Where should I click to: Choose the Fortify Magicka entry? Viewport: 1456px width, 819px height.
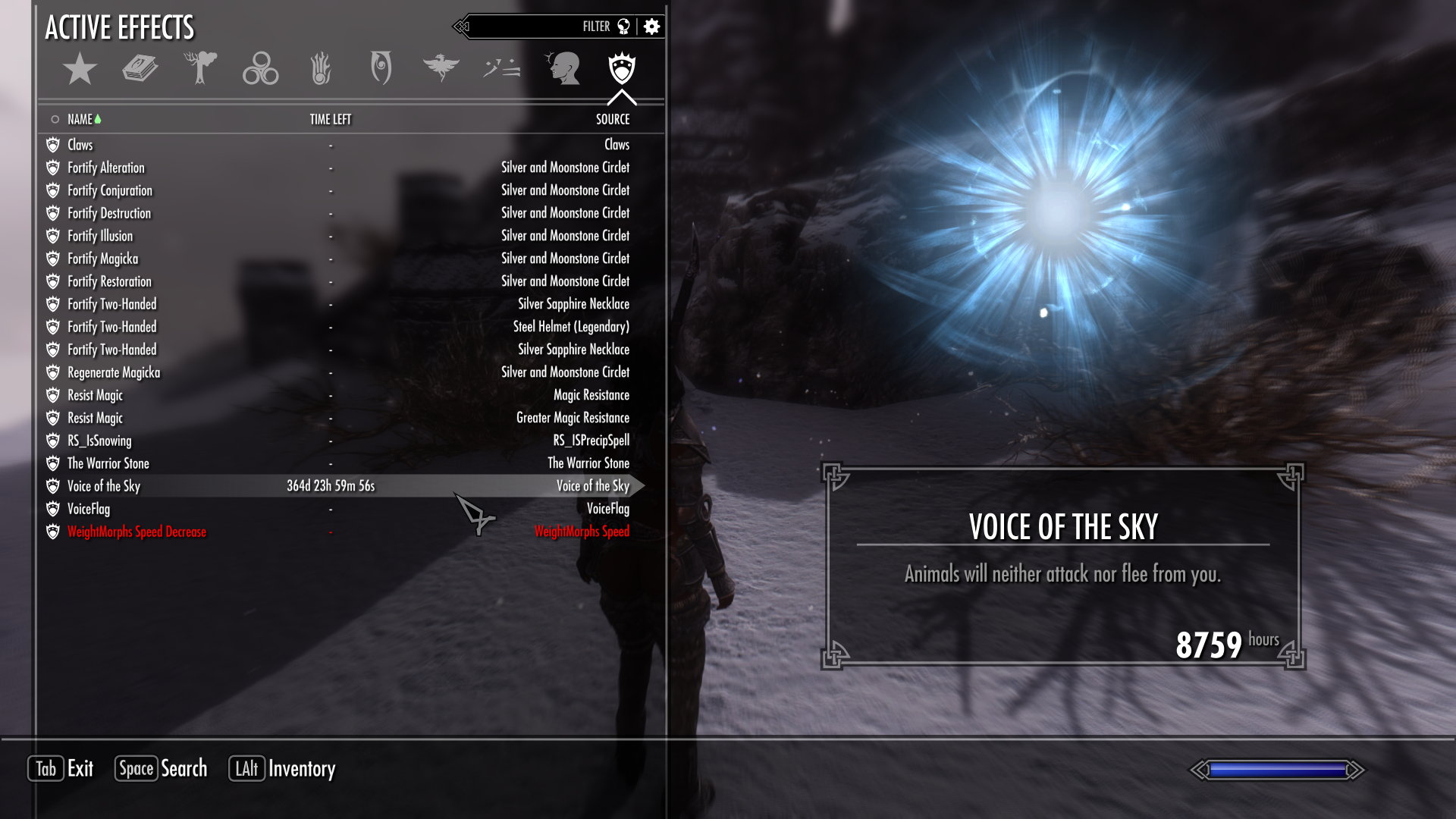point(102,259)
